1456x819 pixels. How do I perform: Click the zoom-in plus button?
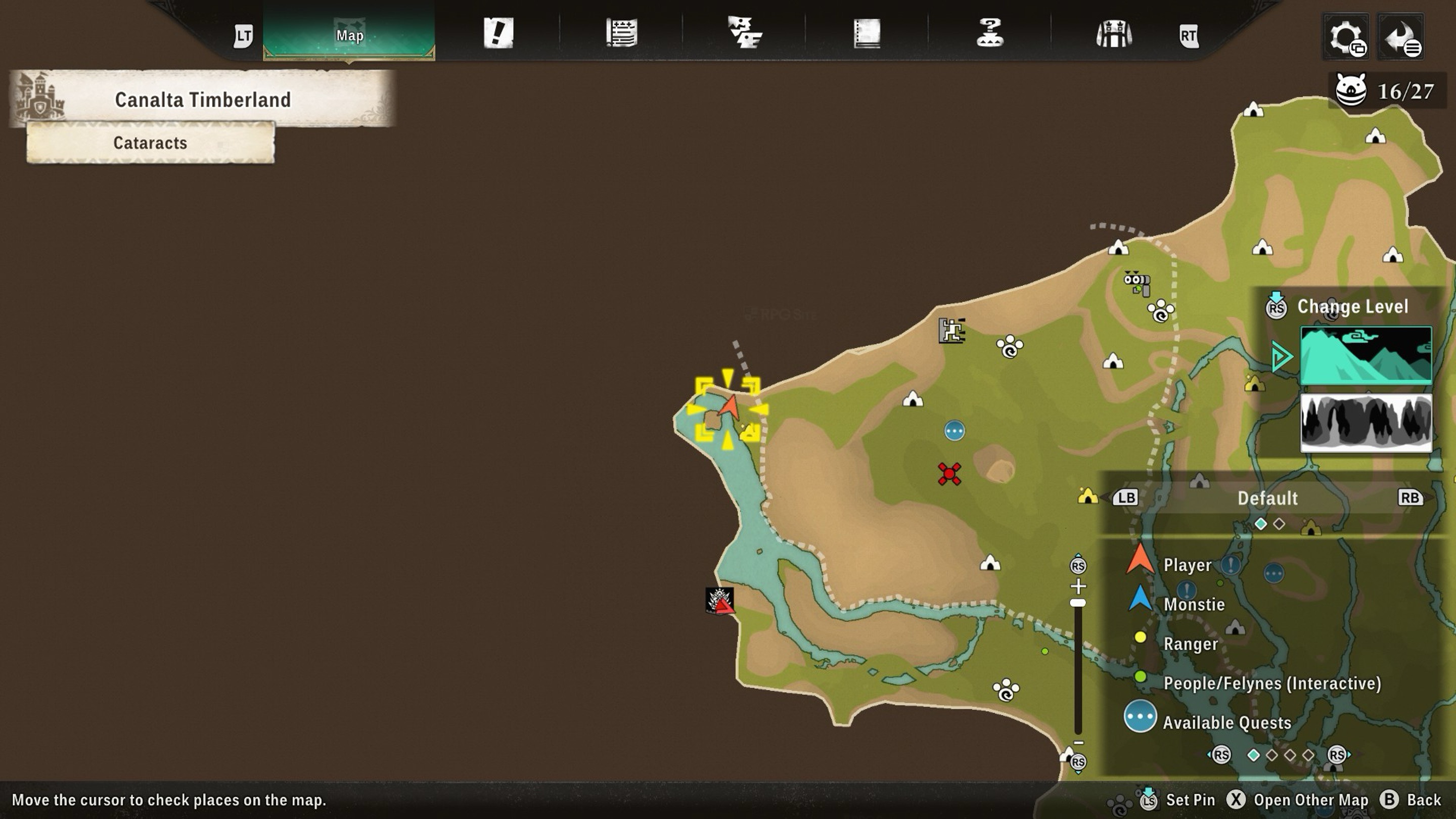[x=1078, y=585]
